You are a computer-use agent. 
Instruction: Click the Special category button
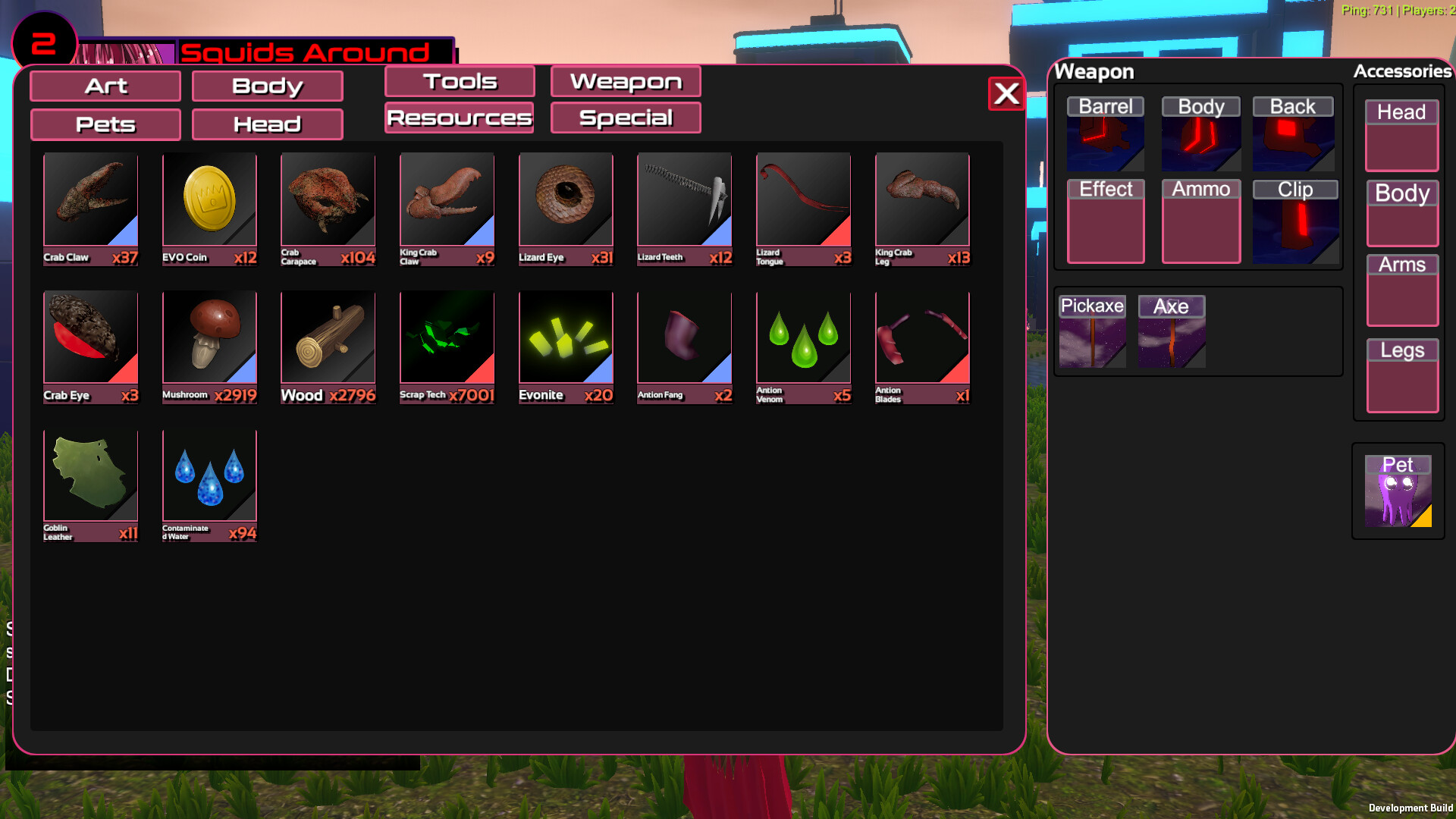625,118
